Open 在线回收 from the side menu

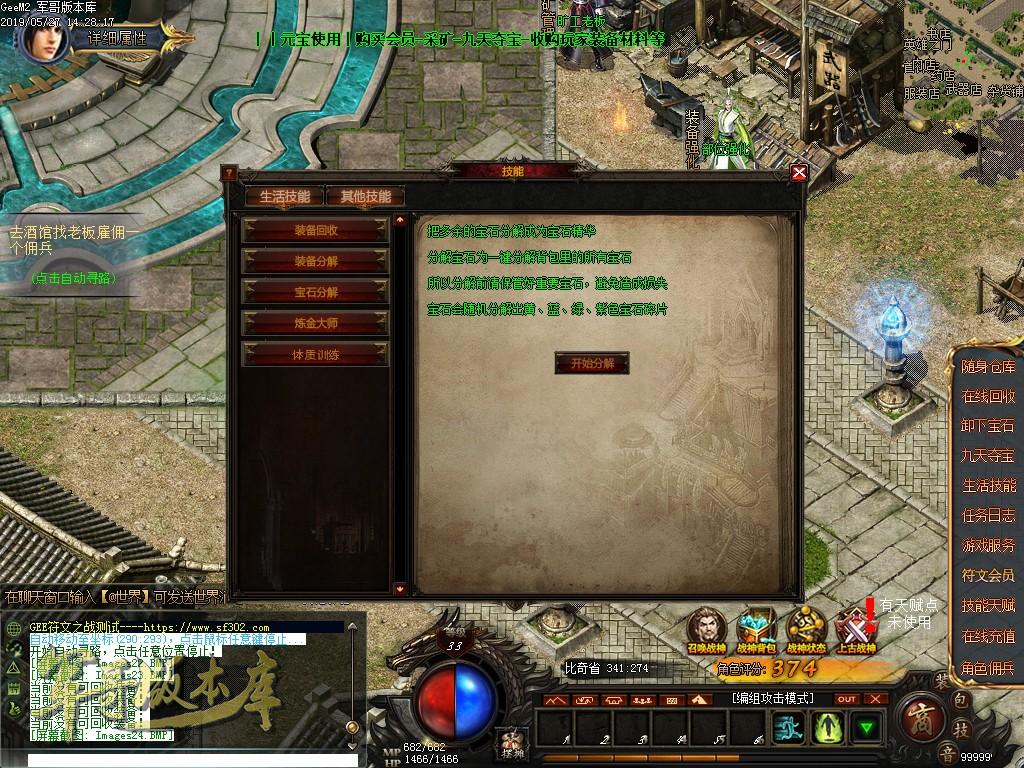coord(988,396)
